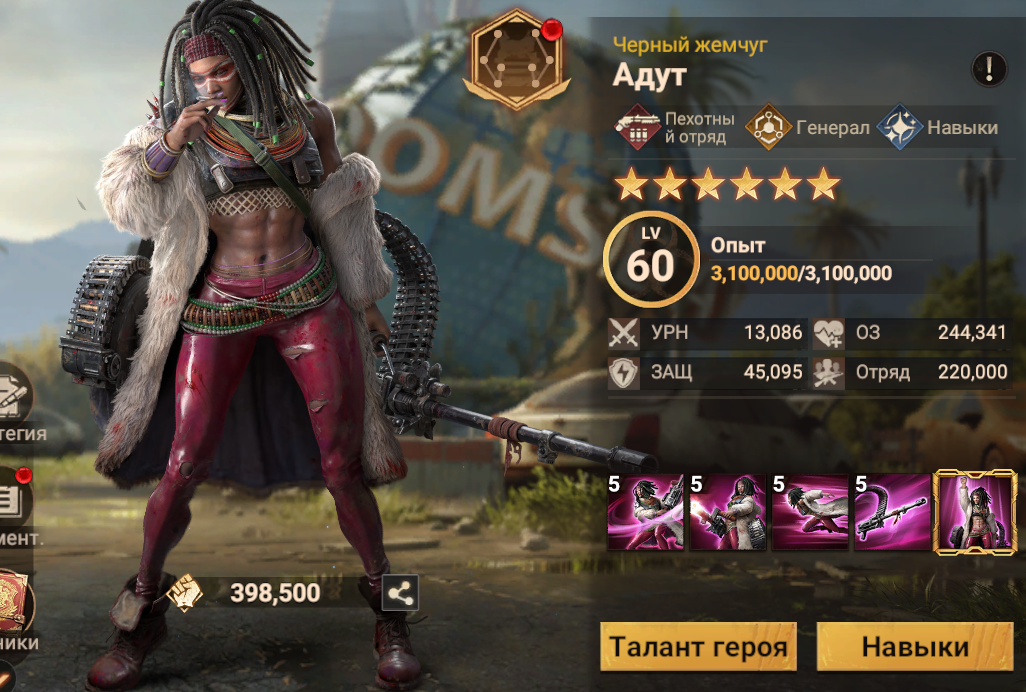Select the skill with pink gun slash

tap(645, 513)
